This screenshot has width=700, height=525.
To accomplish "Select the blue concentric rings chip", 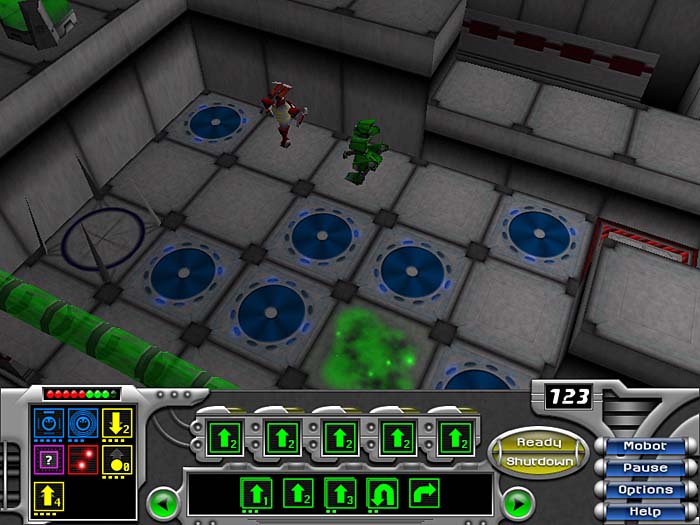I will click(x=83, y=424).
